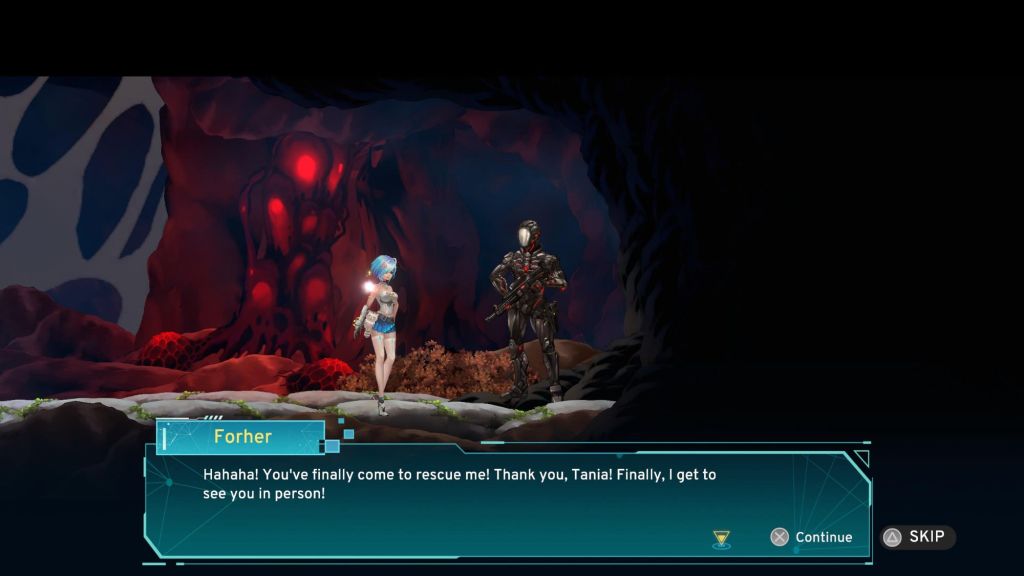Image resolution: width=1024 pixels, height=576 pixels.
Task: Continue the Forher dialogue
Action: 811,537
